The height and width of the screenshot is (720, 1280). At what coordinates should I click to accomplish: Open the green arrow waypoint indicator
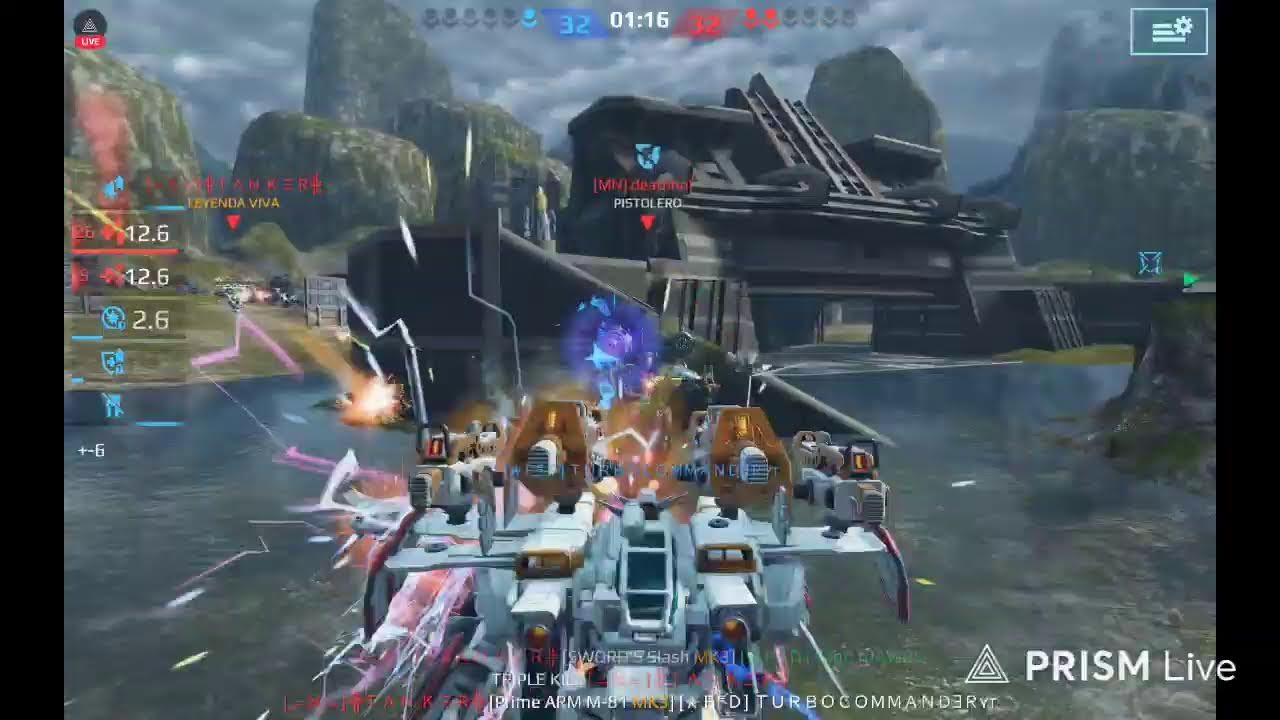1190,280
